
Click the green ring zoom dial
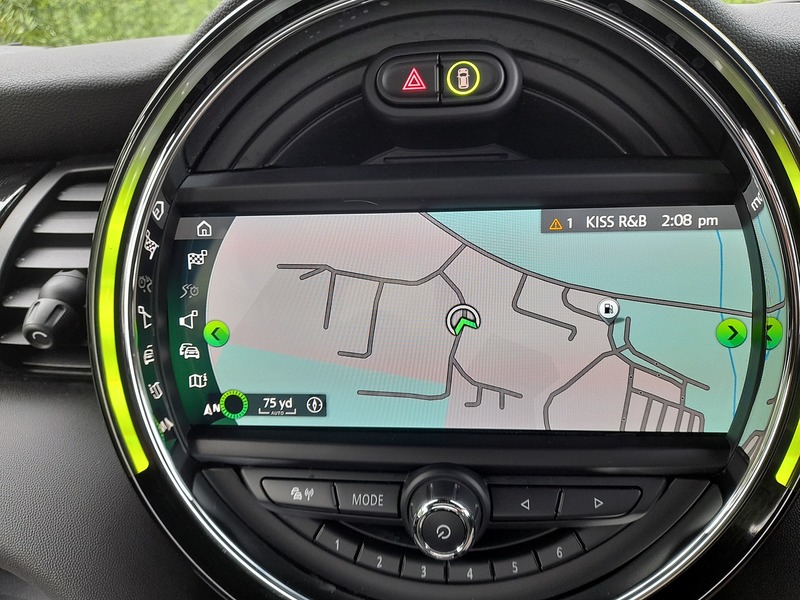point(236,404)
